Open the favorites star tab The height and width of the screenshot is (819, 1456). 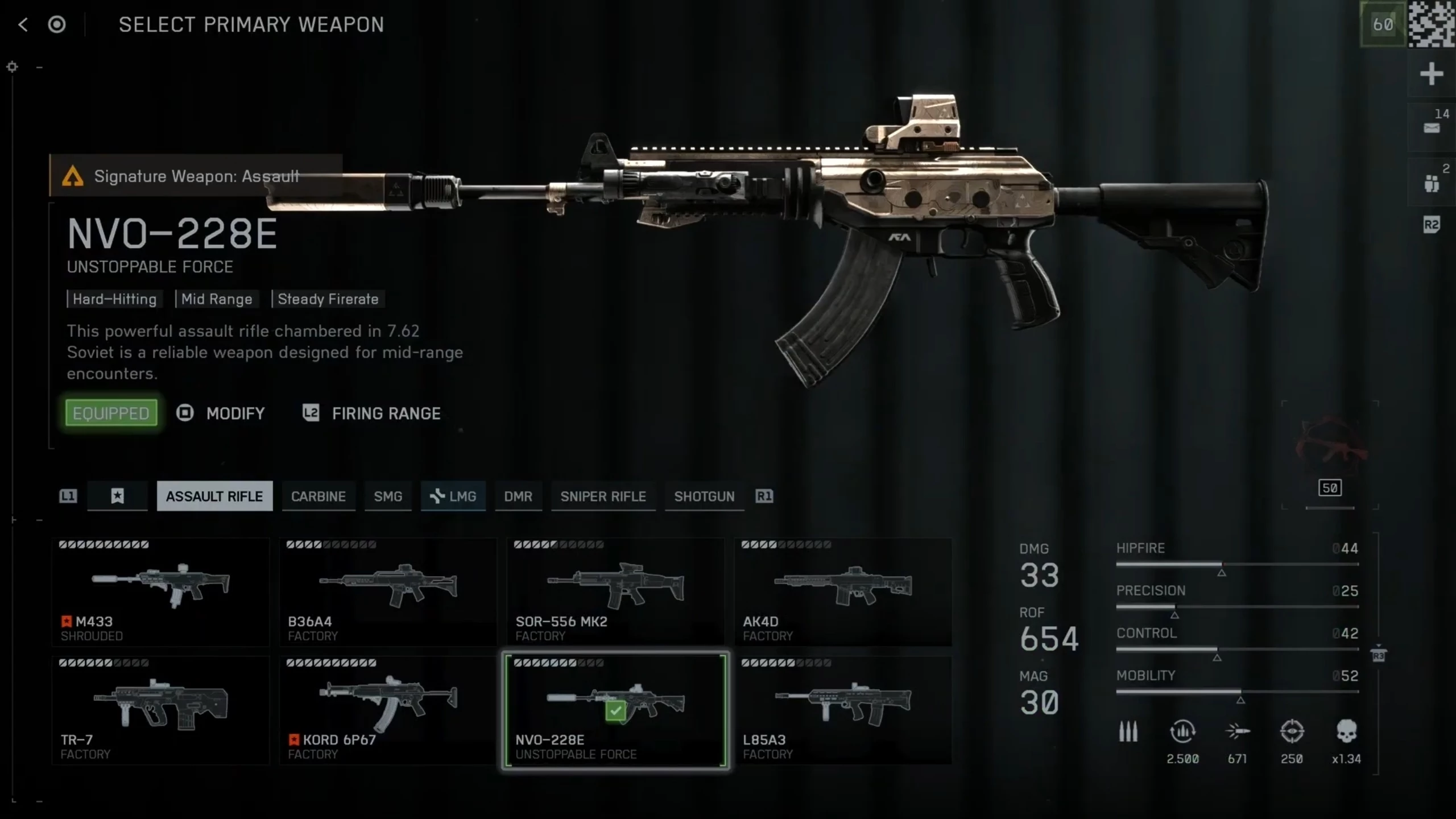pos(117,497)
